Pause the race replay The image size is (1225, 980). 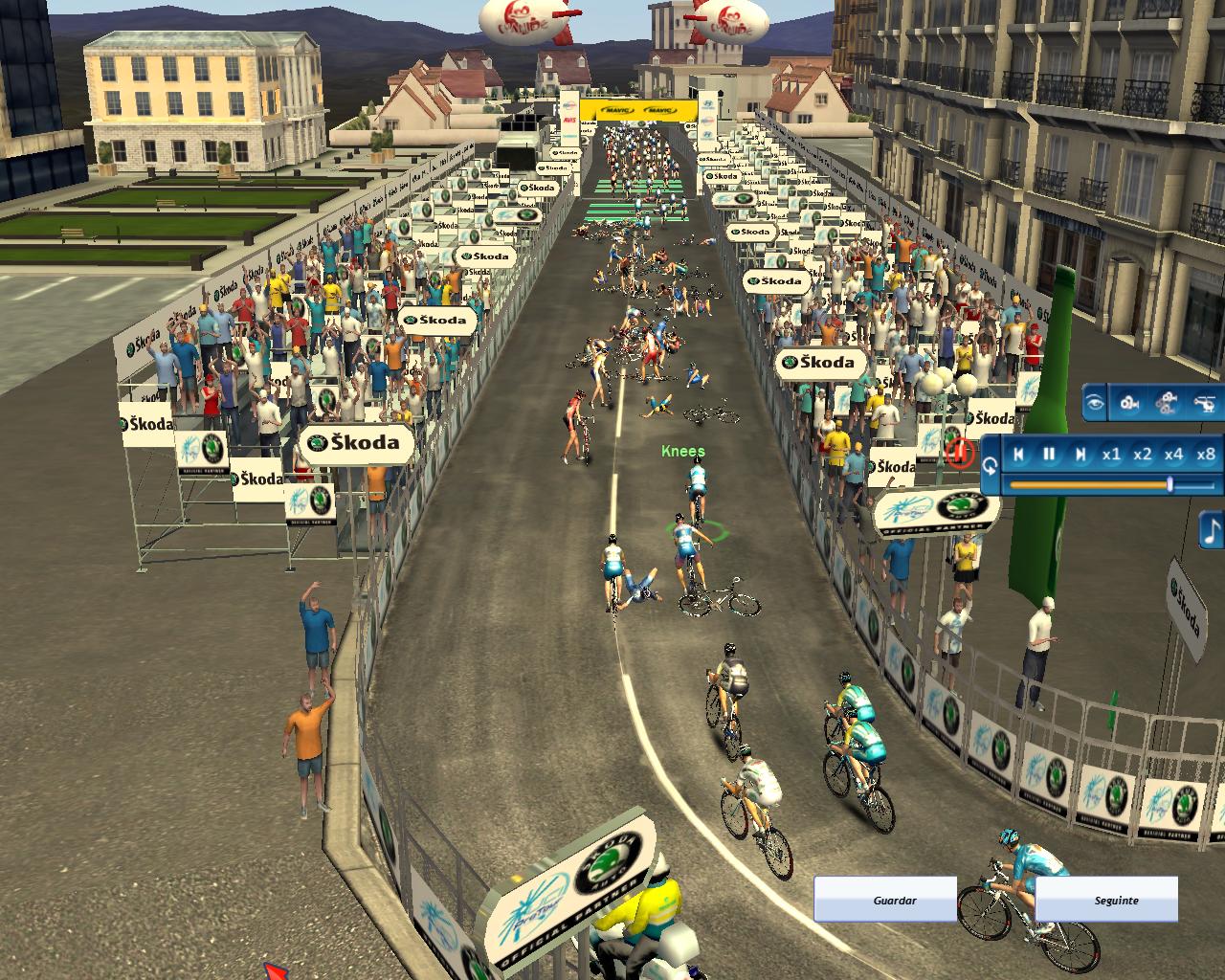click(x=1049, y=455)
